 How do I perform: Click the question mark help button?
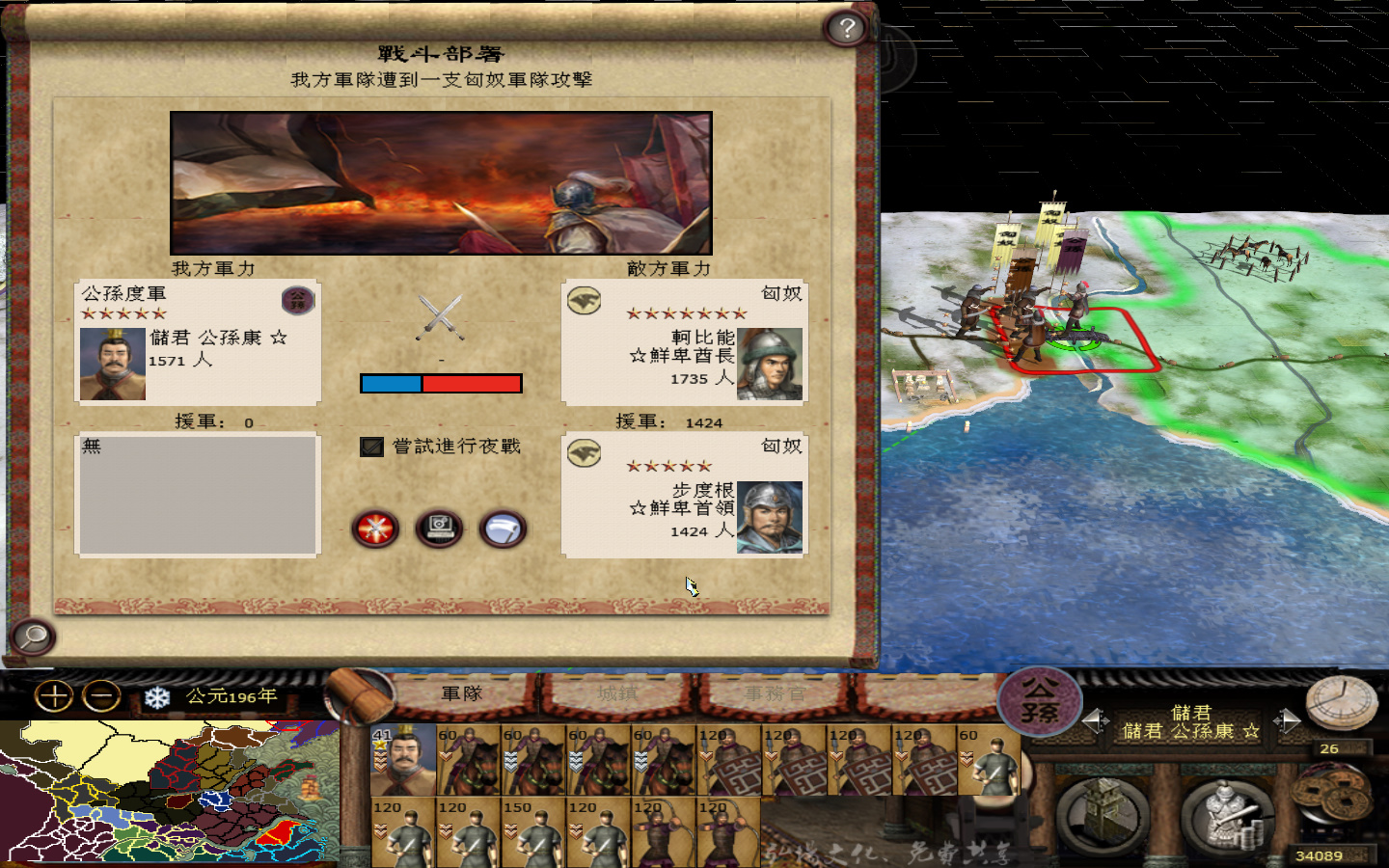coord(845,27)
